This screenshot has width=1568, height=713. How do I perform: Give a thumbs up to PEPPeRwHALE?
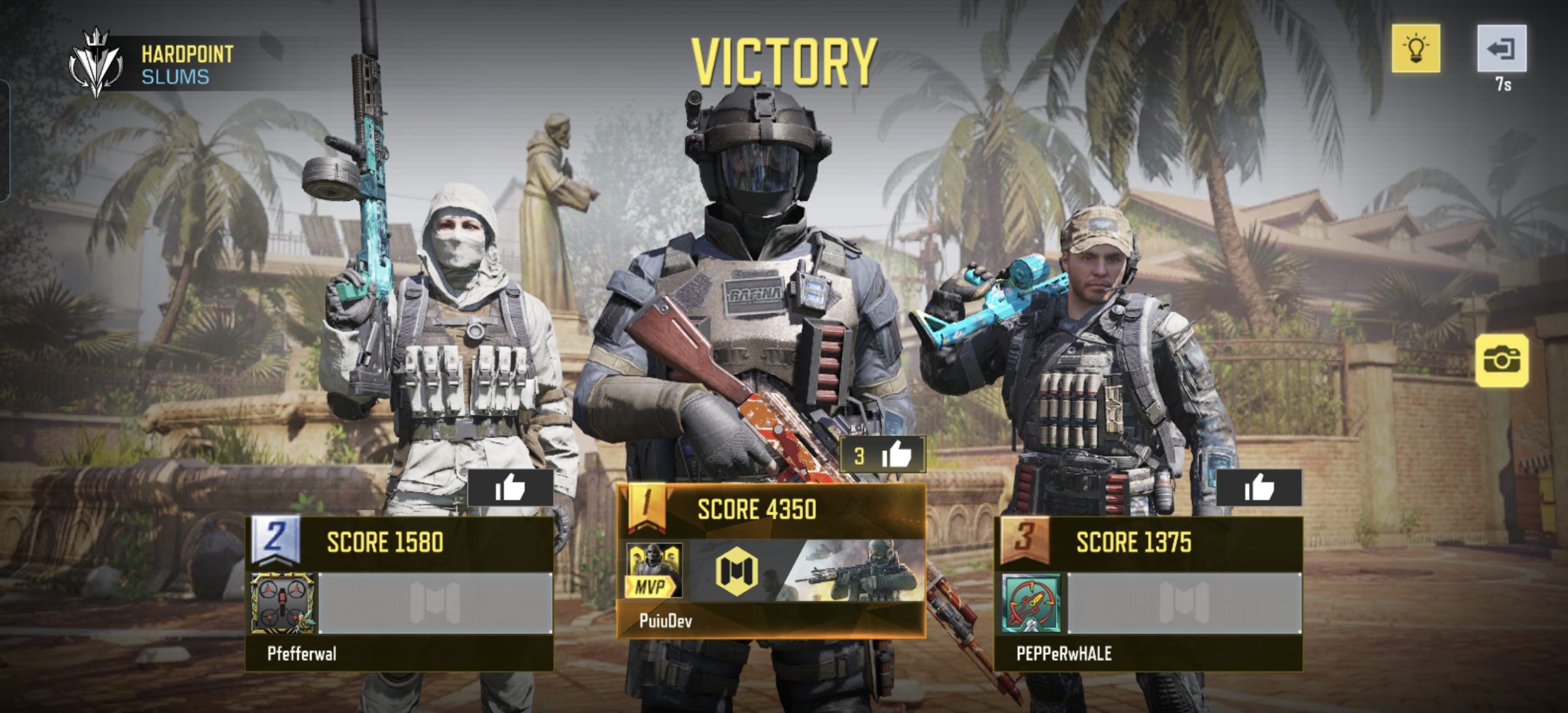[1259, 488]
